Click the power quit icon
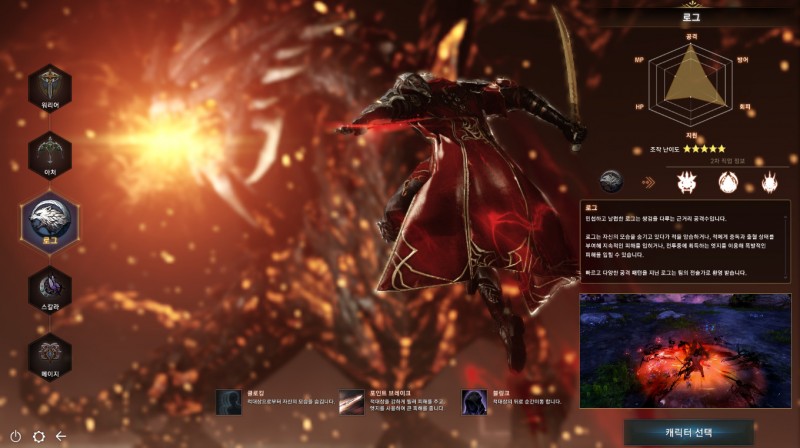The width and height of the screenshot is (800, 448). pyautogui.click(x=15, y=436)
